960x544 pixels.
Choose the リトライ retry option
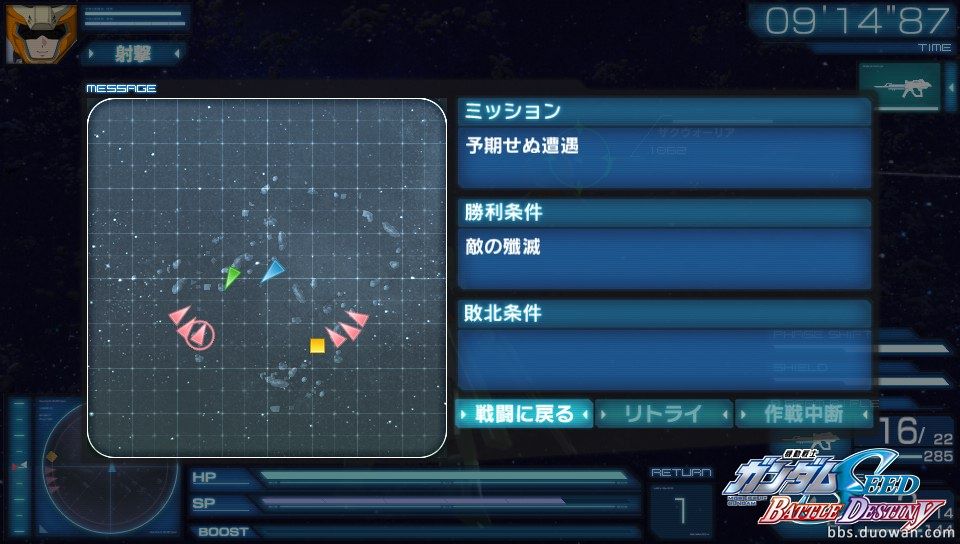[x=663, y=413]
